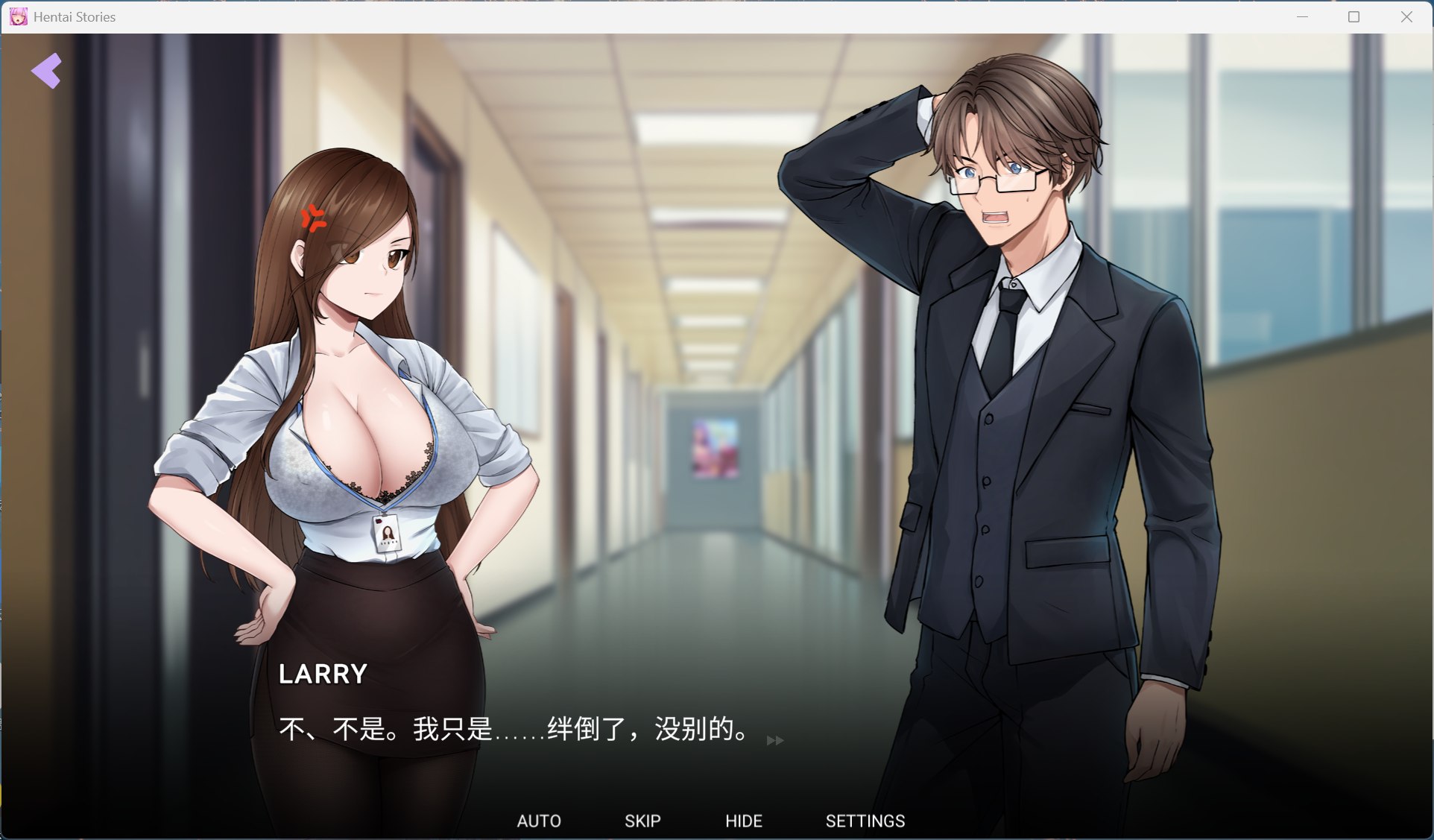1434x840 pixels.
Task: Enable AUTO playback mode
Action: pos(539,821)
